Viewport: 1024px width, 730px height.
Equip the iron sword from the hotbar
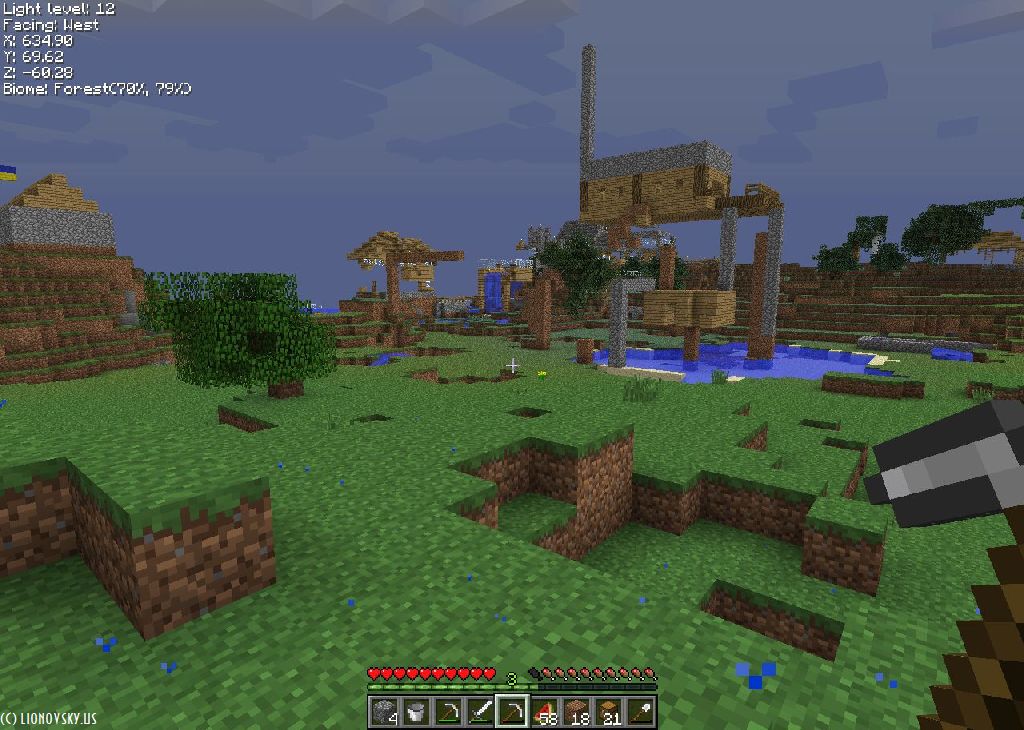(x=480, y=712)
